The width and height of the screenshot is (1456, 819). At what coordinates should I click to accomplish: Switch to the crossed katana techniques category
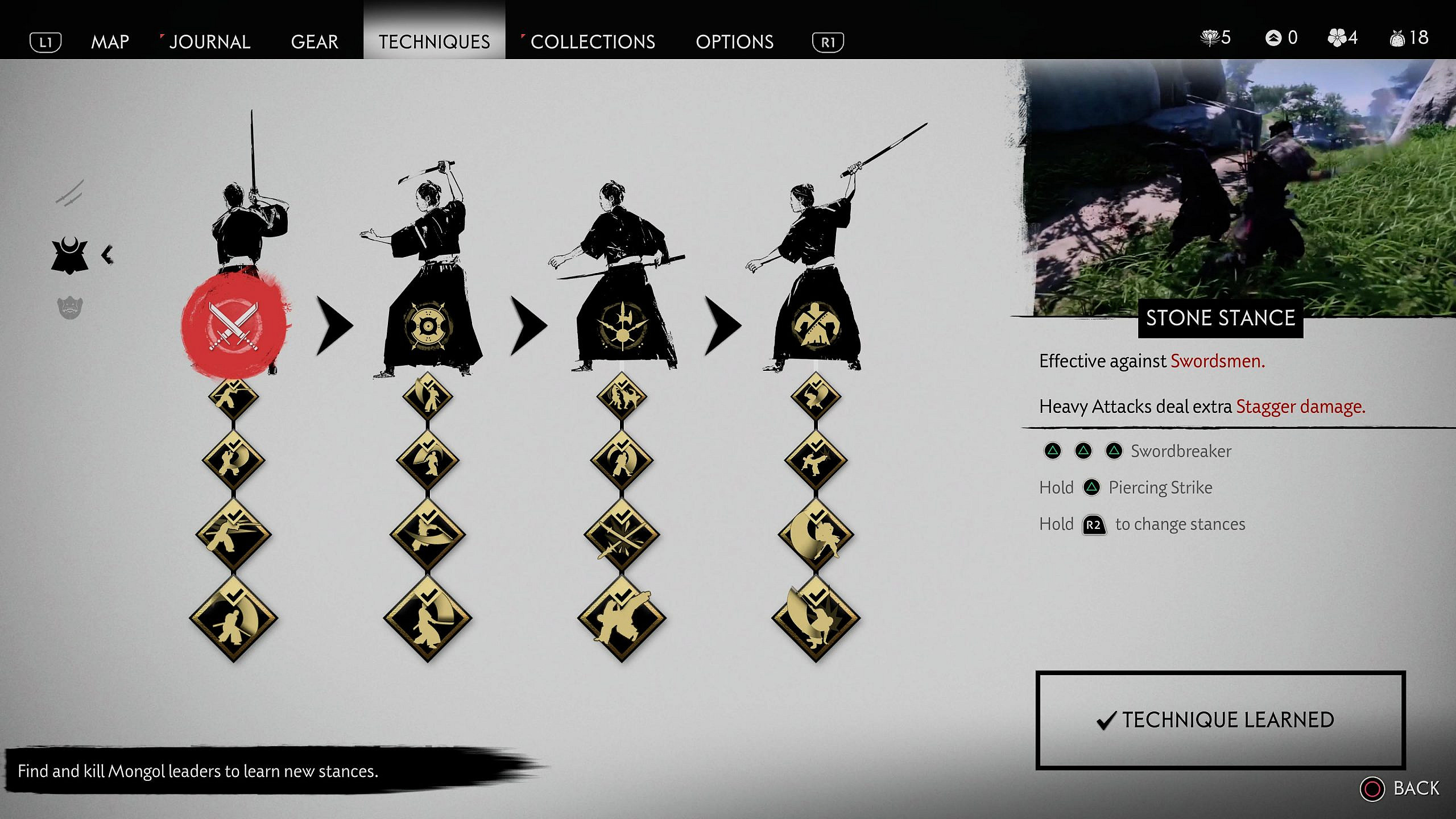[70, 193]
